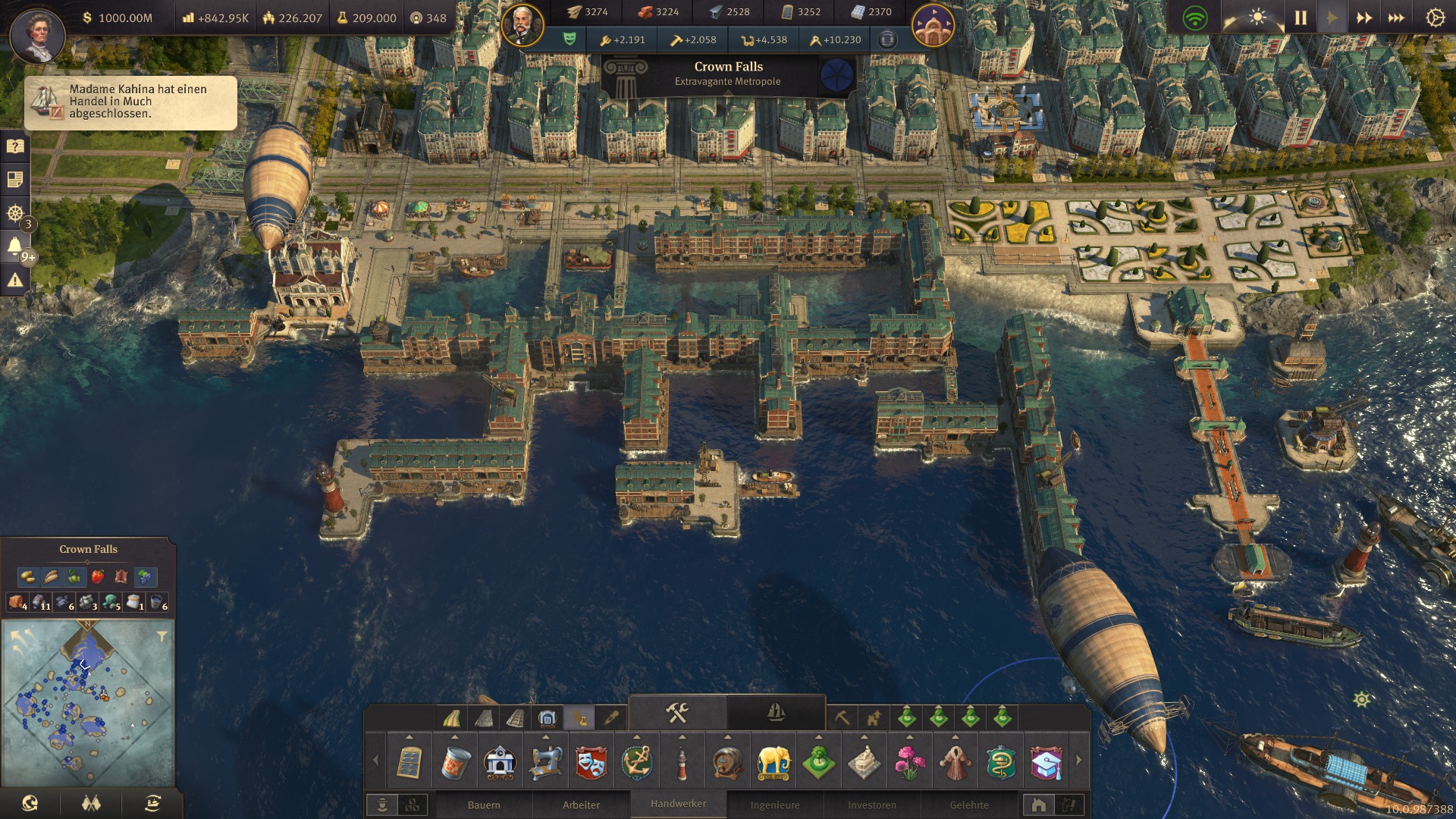This screenshot has width=1456, height=819.
Task: Click the Crown Falls minimap
Action: tap(88, 701)
